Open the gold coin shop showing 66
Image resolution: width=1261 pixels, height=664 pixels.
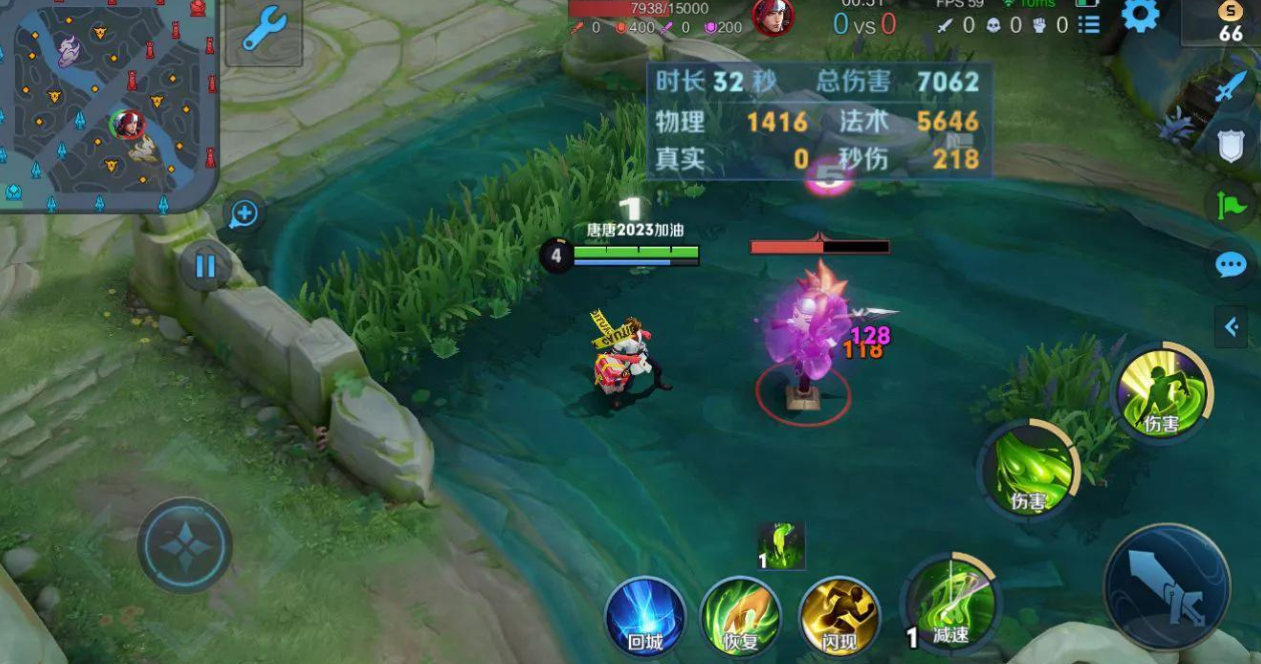point(1230,22)
